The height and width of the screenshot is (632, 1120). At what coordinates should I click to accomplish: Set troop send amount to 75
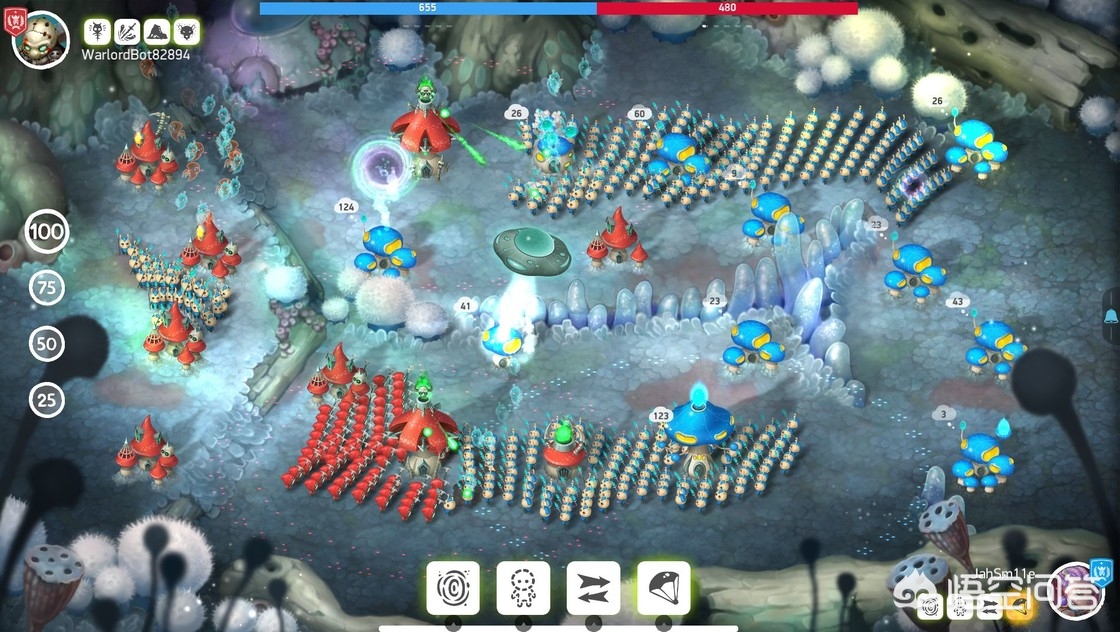point(47,289)
